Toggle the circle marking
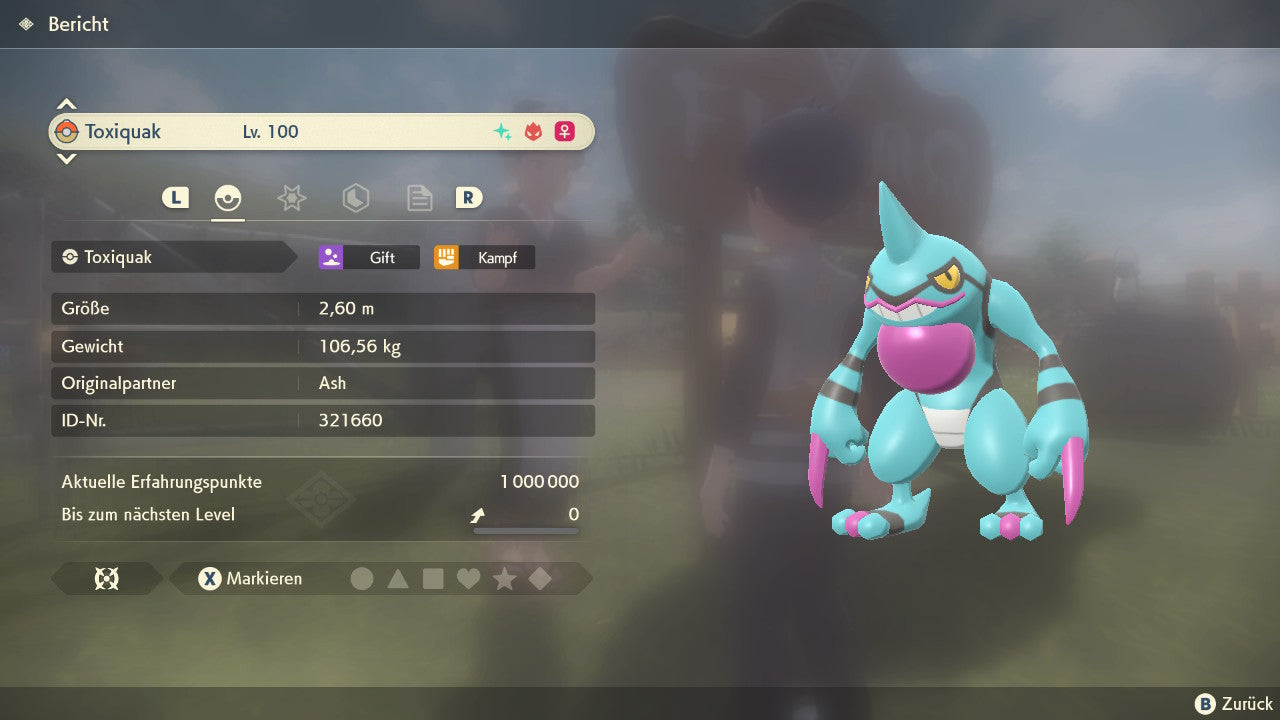Viewport: 1280px width, 720px height. point(362,579)
